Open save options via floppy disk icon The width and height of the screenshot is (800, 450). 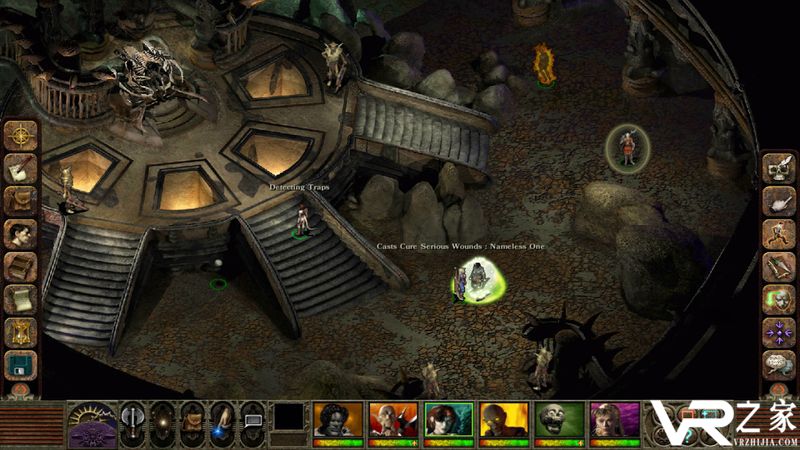click(20, 364)
